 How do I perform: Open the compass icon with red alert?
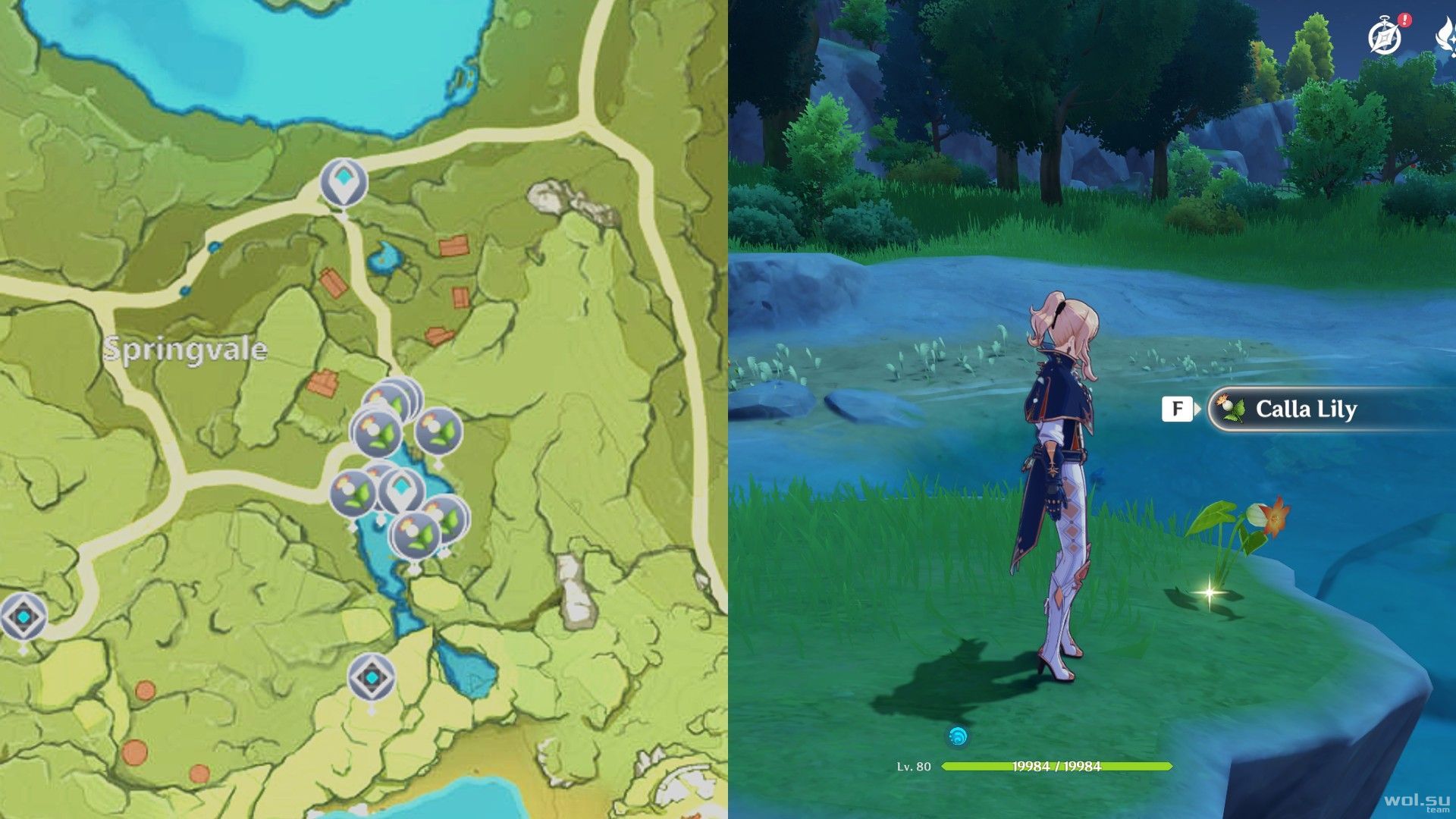pos(1383,36)
